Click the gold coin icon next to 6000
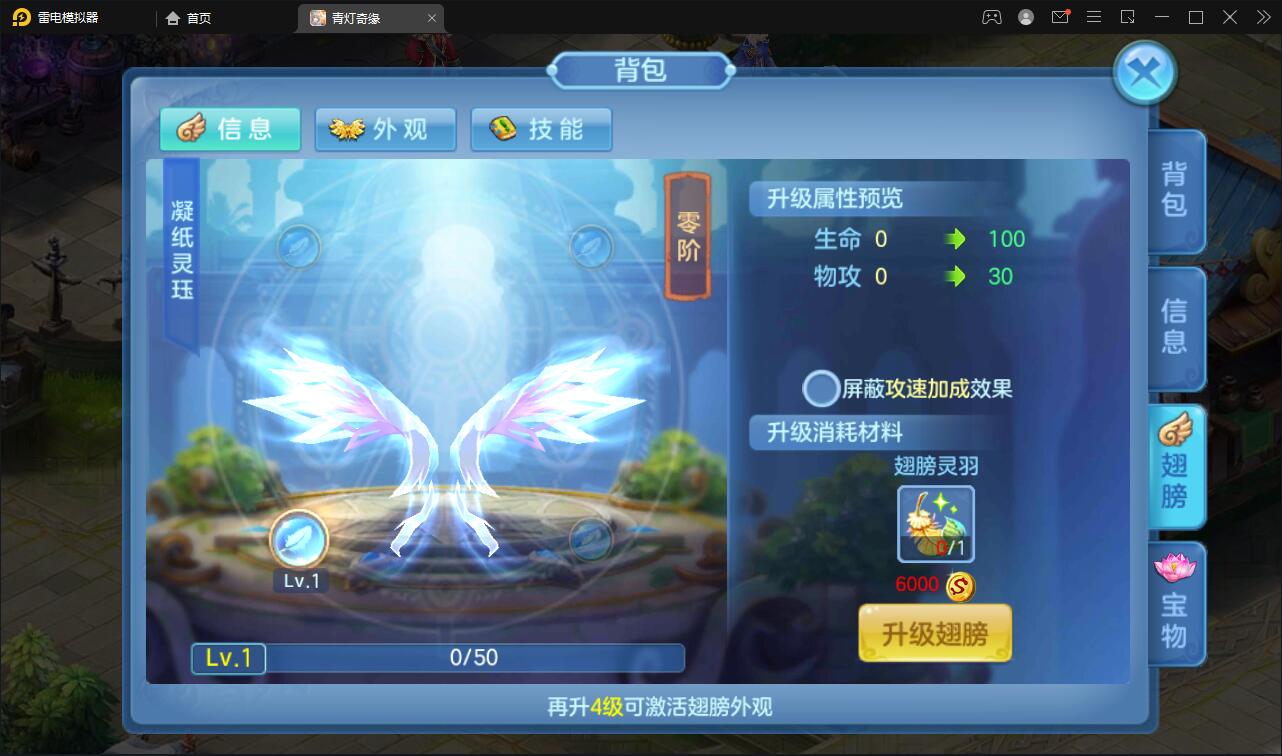 (x=957, y=587)
